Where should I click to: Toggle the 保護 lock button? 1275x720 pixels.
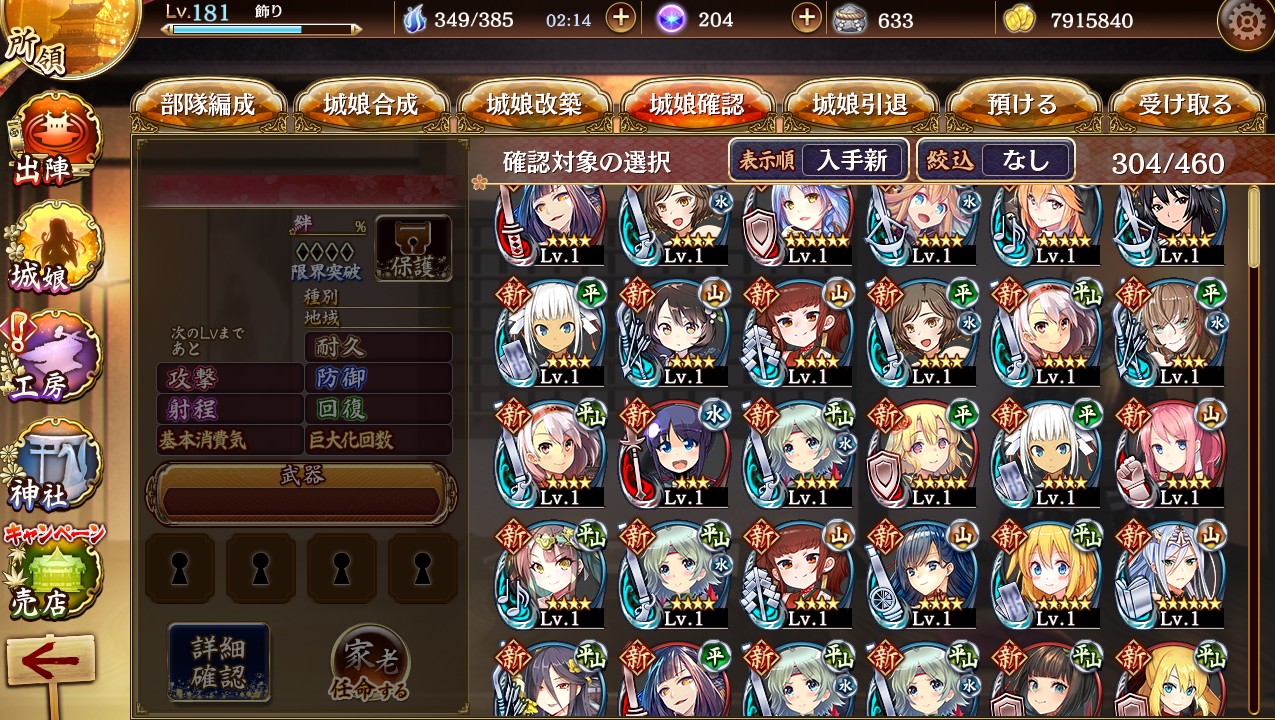[x=413, y=248]
